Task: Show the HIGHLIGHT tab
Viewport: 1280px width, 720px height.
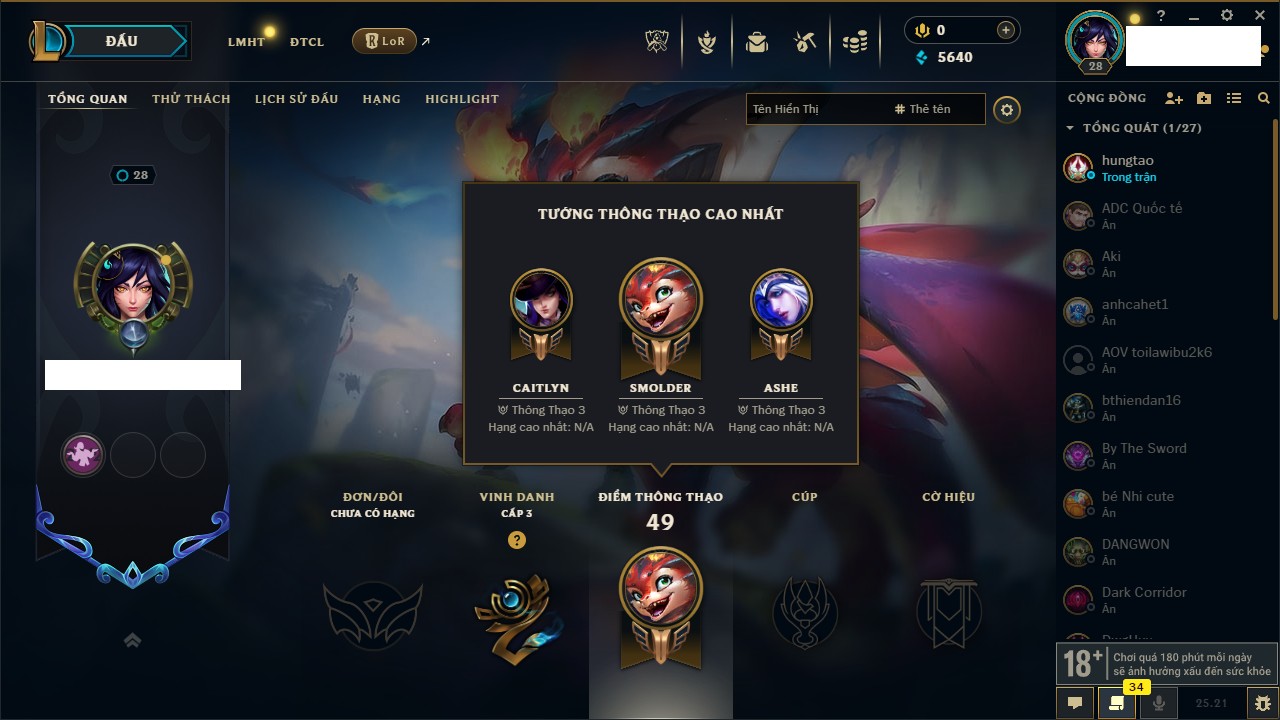Action: point(461,99)
